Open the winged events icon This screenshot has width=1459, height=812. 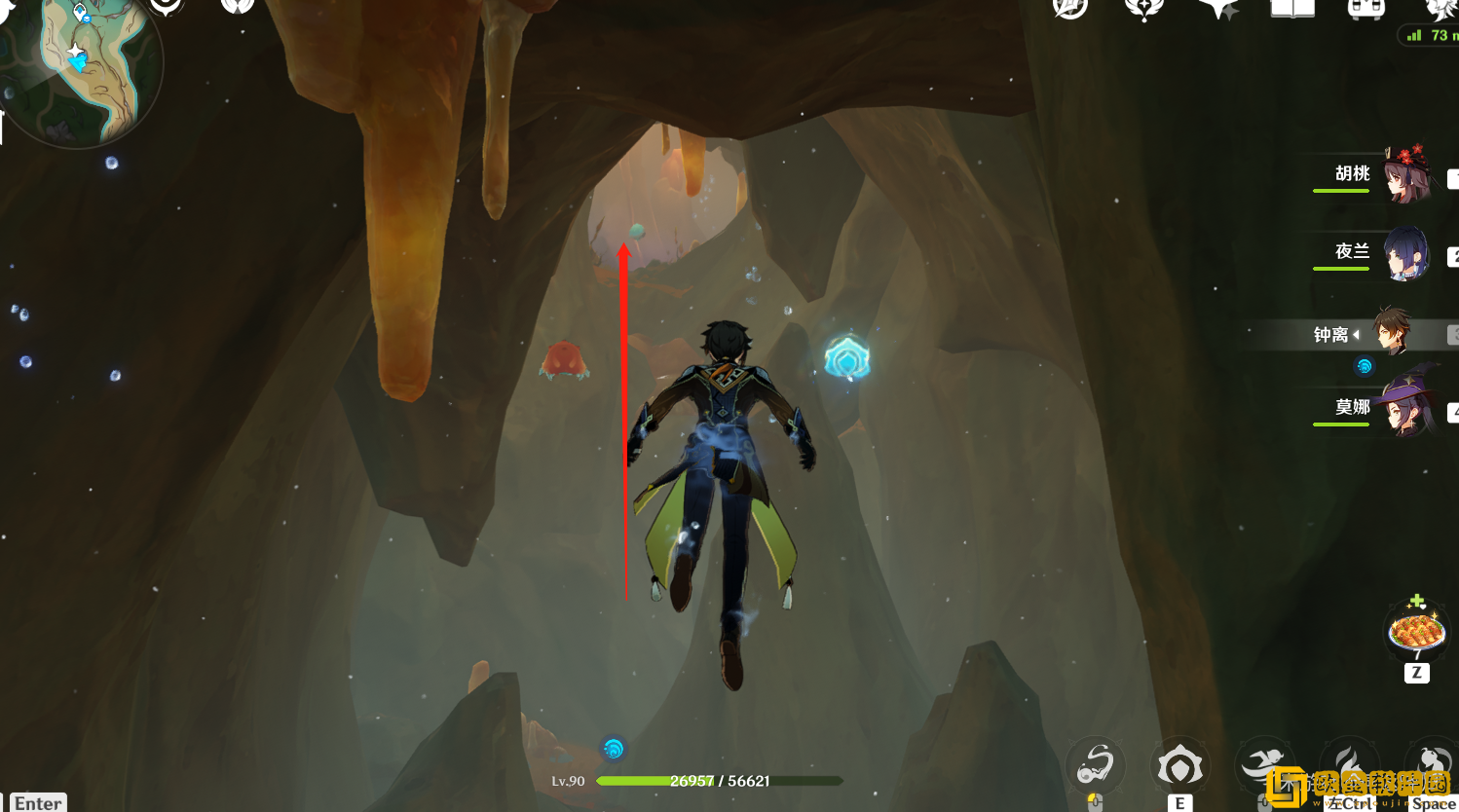coord(1143,8)
